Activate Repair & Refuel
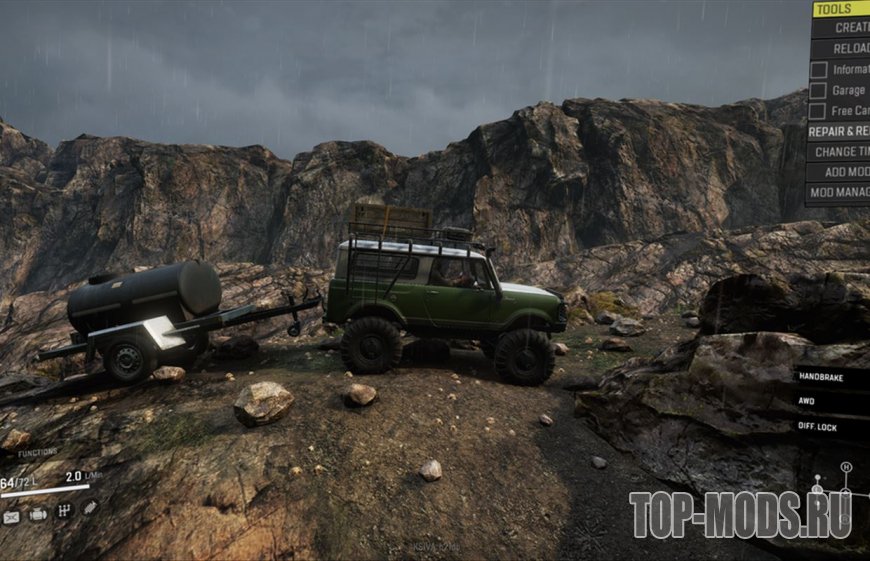The width and height of the screenshot is (870, 561). [838, 131]
